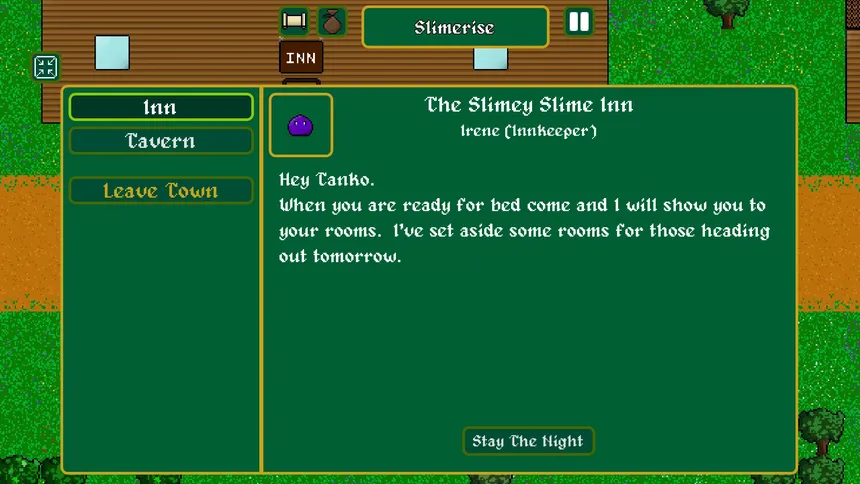Select the purple slime innkeeper portrait
The width and height of the screenshot is (860, 484).
click(301, 125)
